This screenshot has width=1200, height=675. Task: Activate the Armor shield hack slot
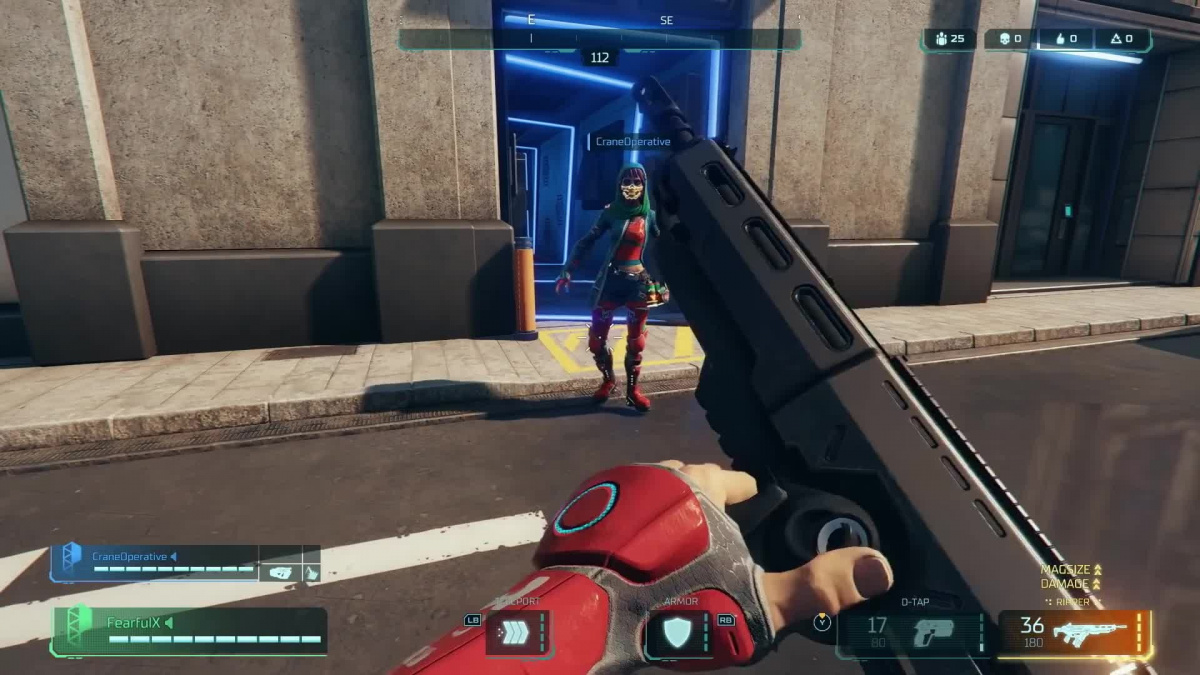[679, 633]
